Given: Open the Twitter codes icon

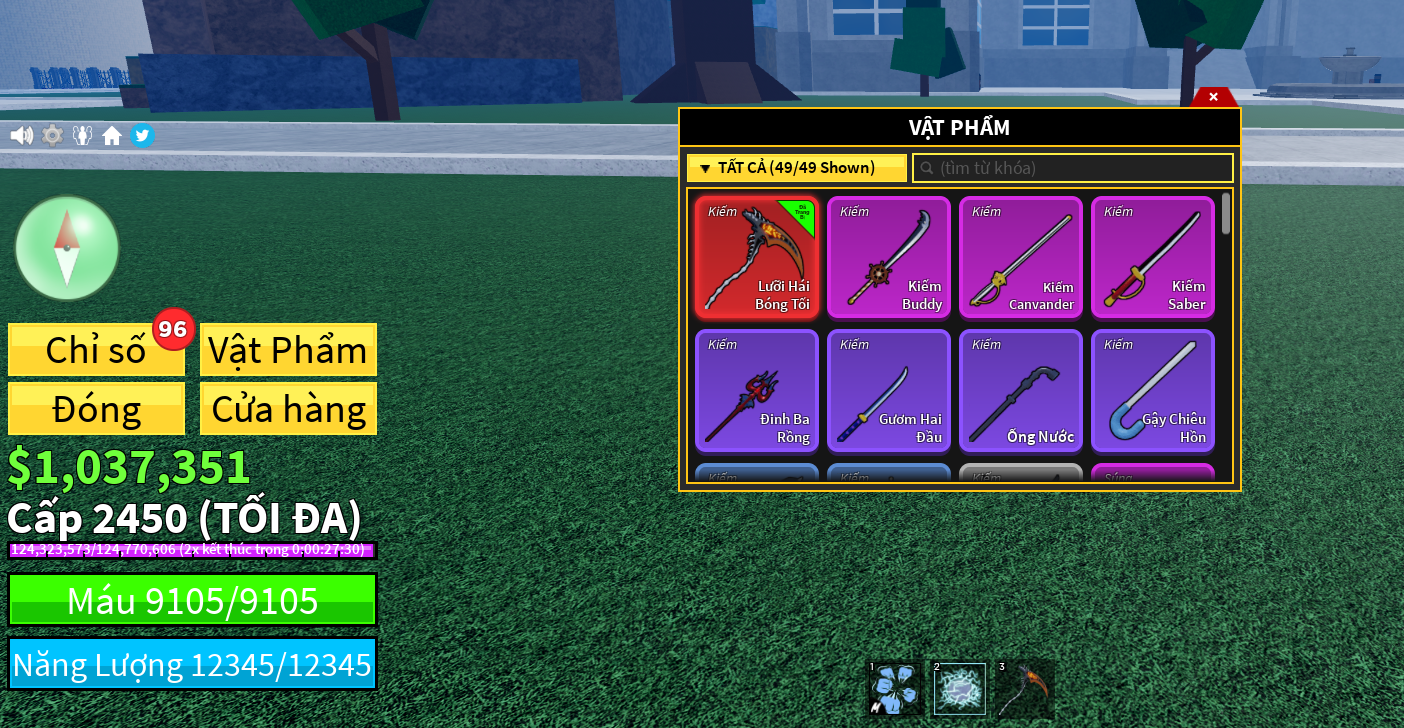Looking at the screenshot, I should (142, 135).
